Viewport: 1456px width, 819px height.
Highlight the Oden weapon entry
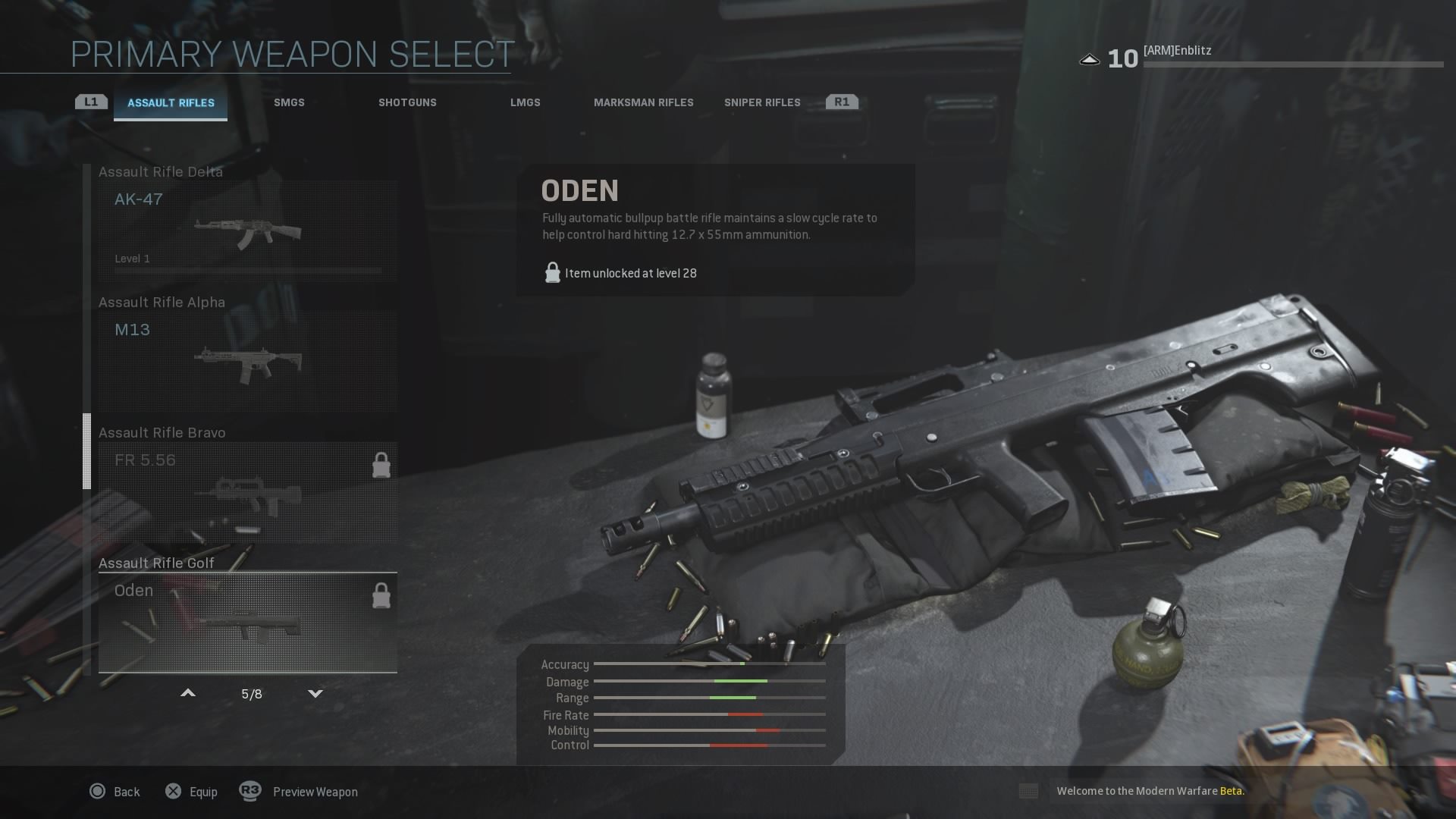click(x=246, y=622)
